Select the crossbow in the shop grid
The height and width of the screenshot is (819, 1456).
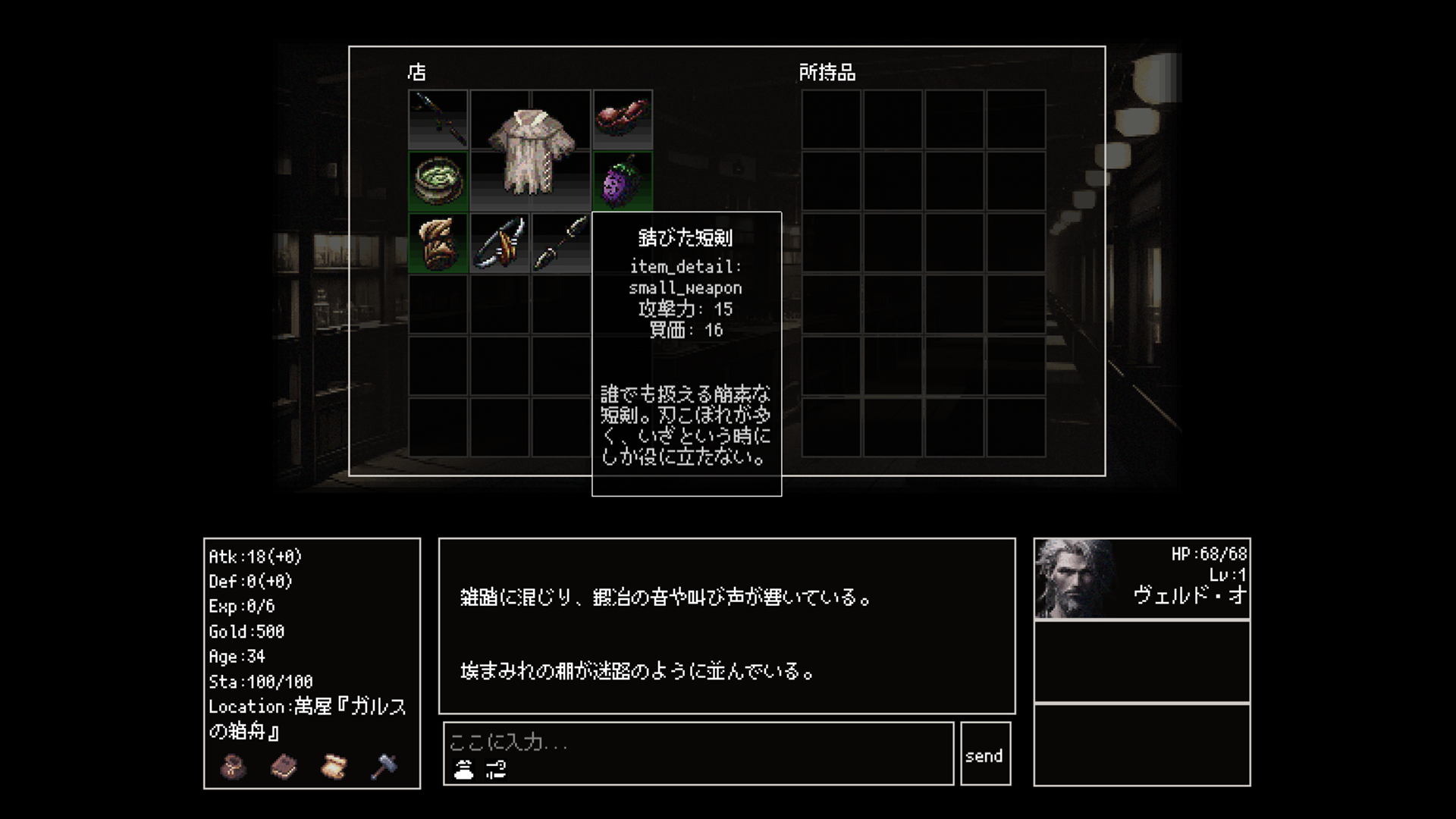[x=499, y=243]
